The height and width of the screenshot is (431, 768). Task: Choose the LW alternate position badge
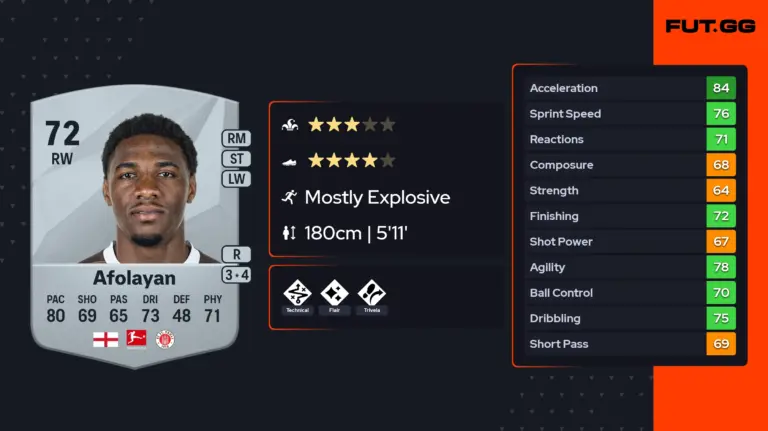pos(237,179)
